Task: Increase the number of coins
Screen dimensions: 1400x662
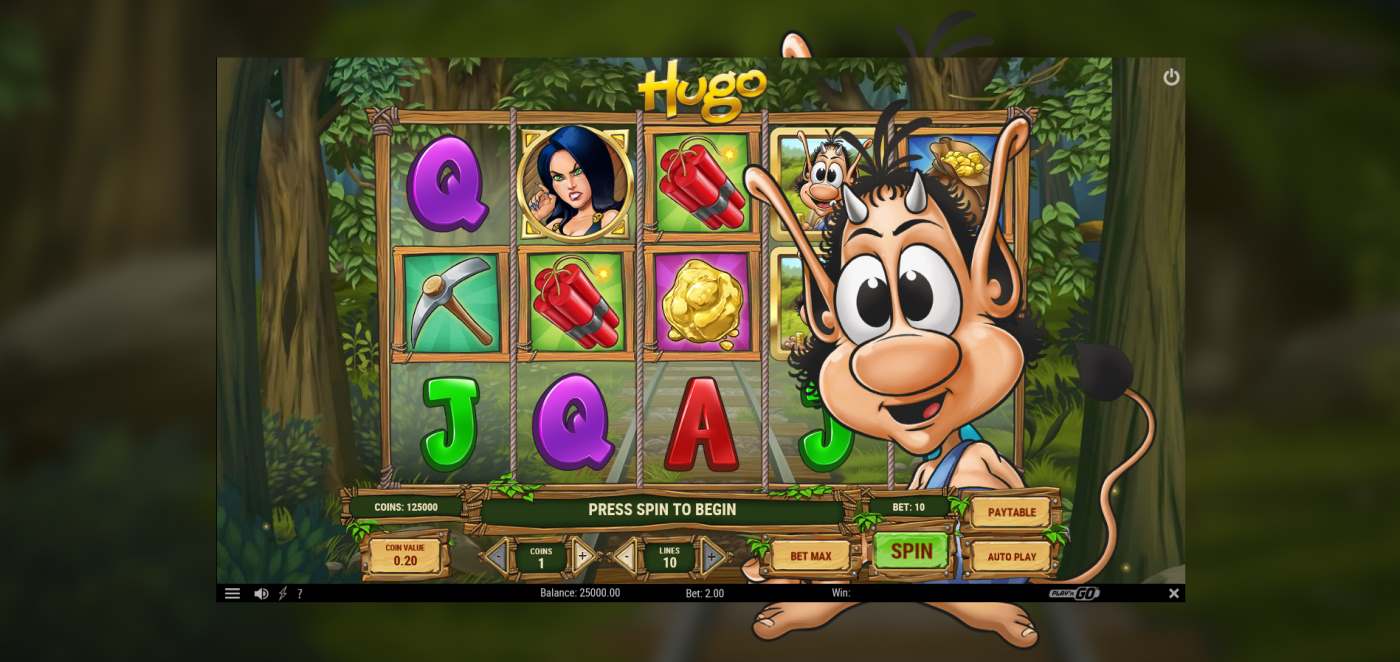Action: click(583, 556)
